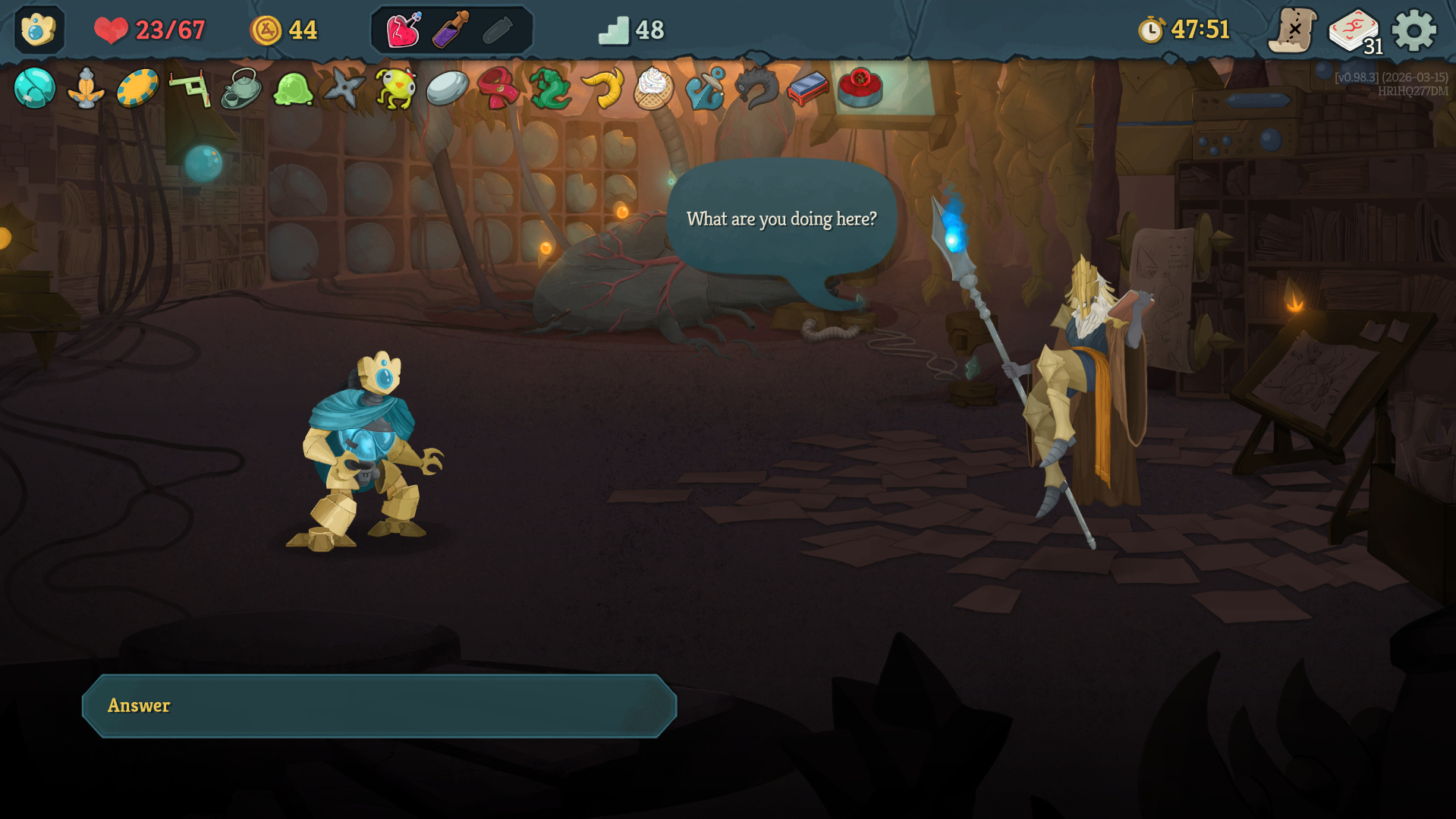The height and width of the screenshot is (819, 1456).
Task: Inspect the anchor relic
Action: click(x=705, y=89)
